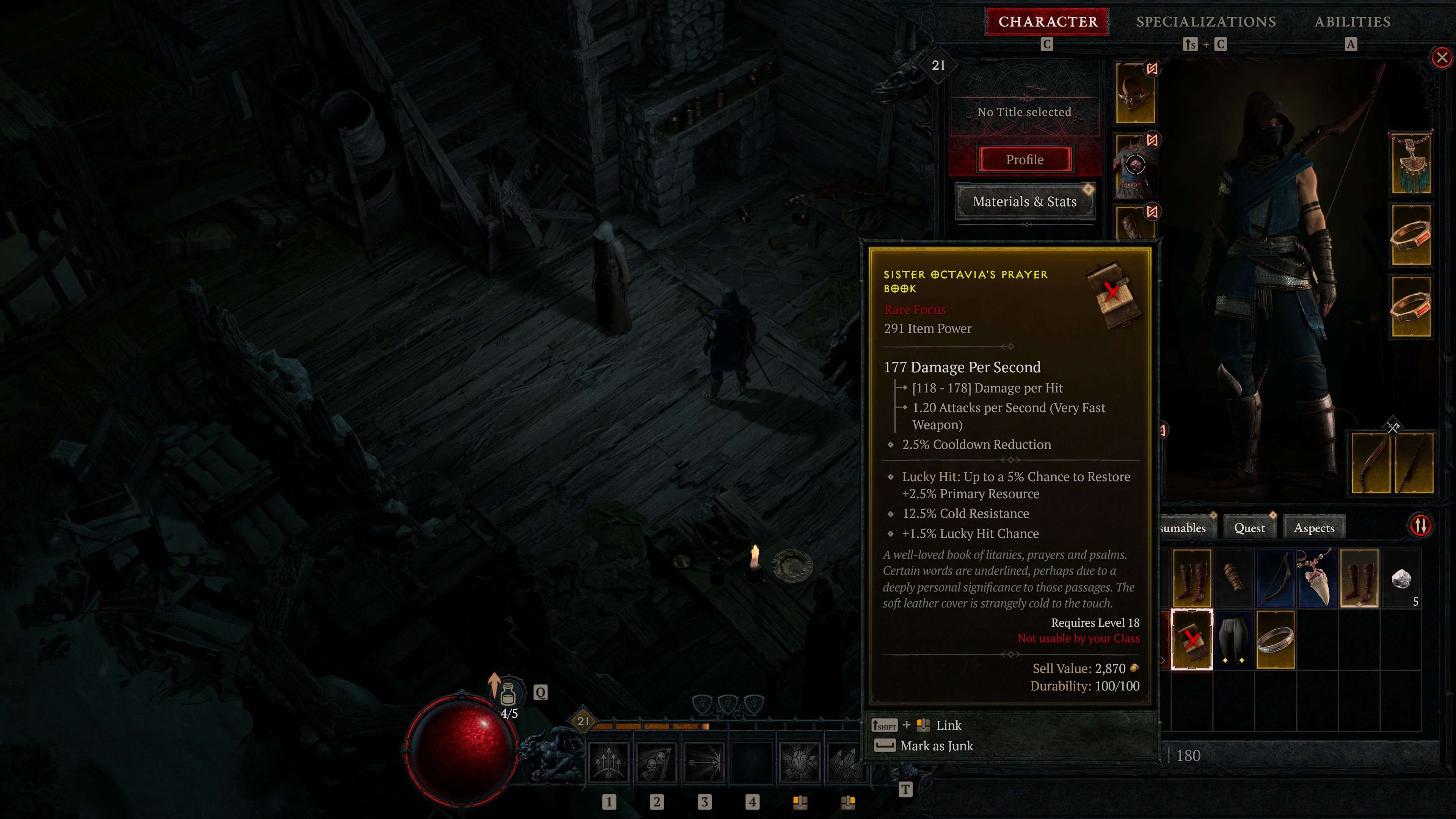Open Materials & Stats

1025,201
